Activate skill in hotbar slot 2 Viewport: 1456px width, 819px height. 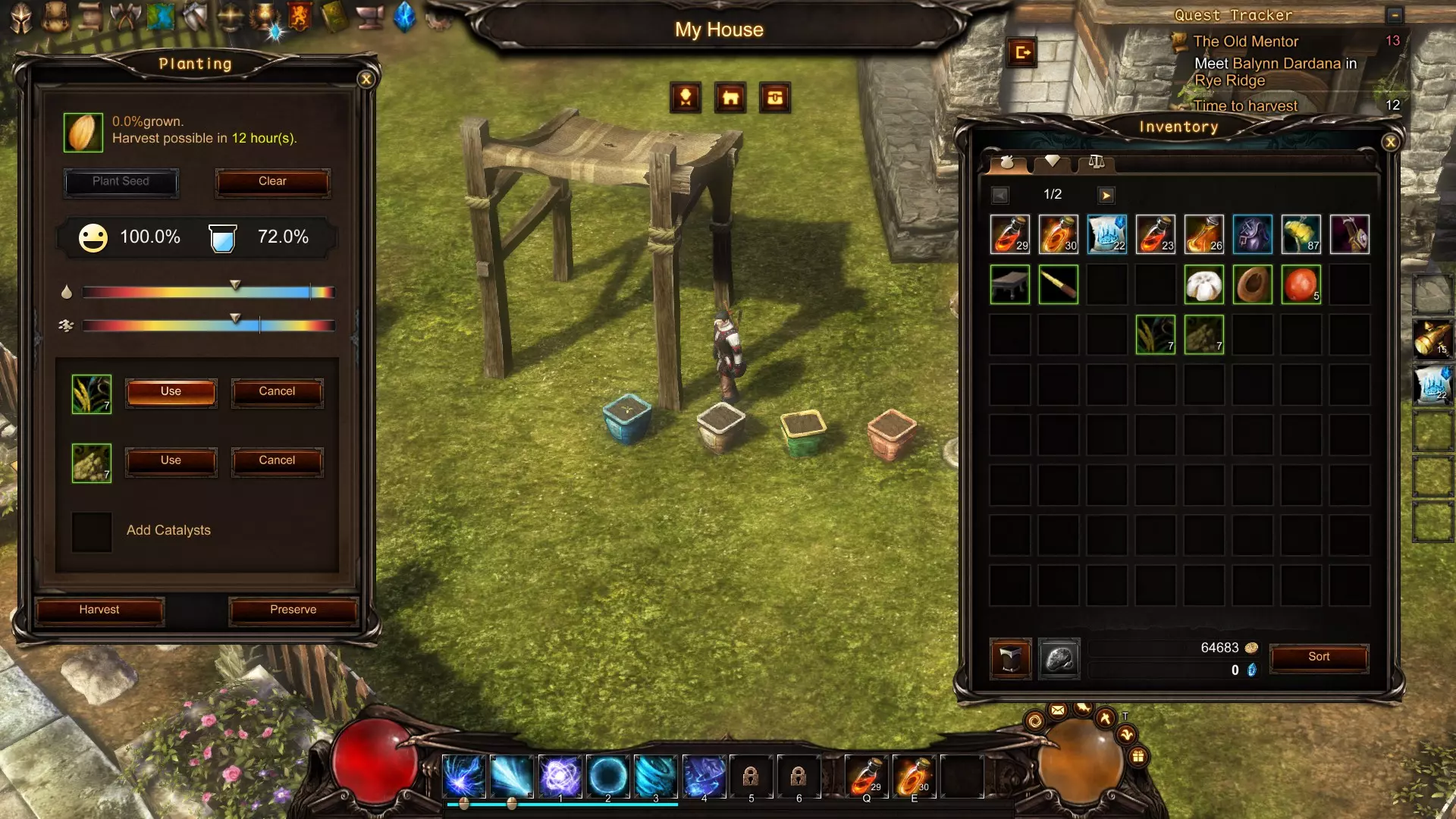[x=607, y=776]
